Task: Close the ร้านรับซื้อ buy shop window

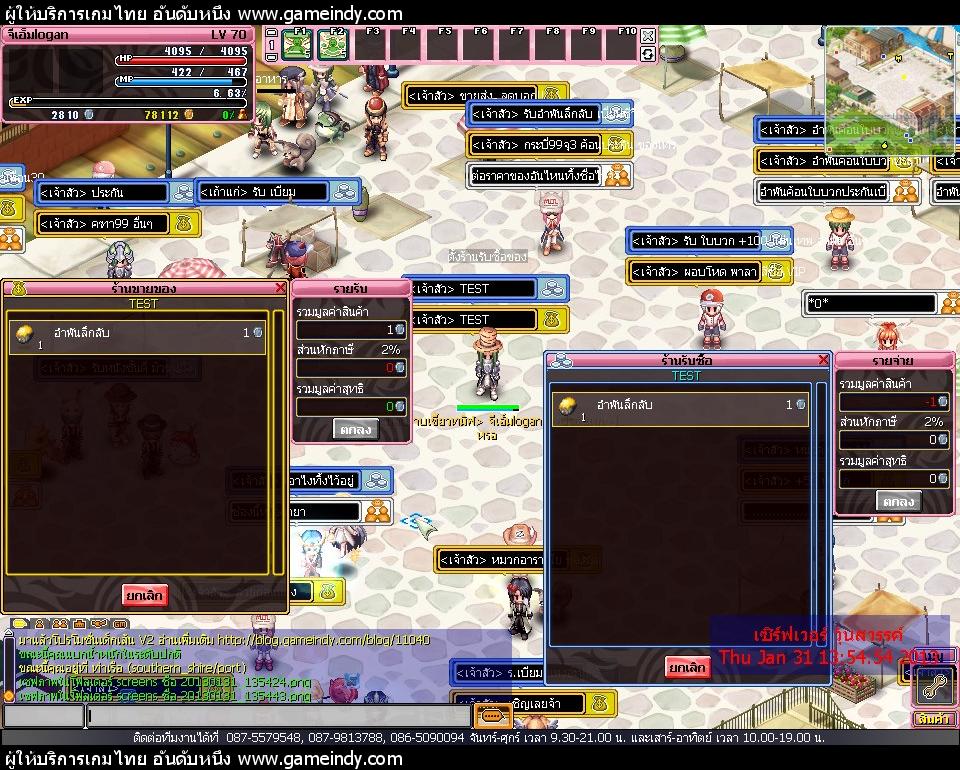Action: [x=824, y=360]
